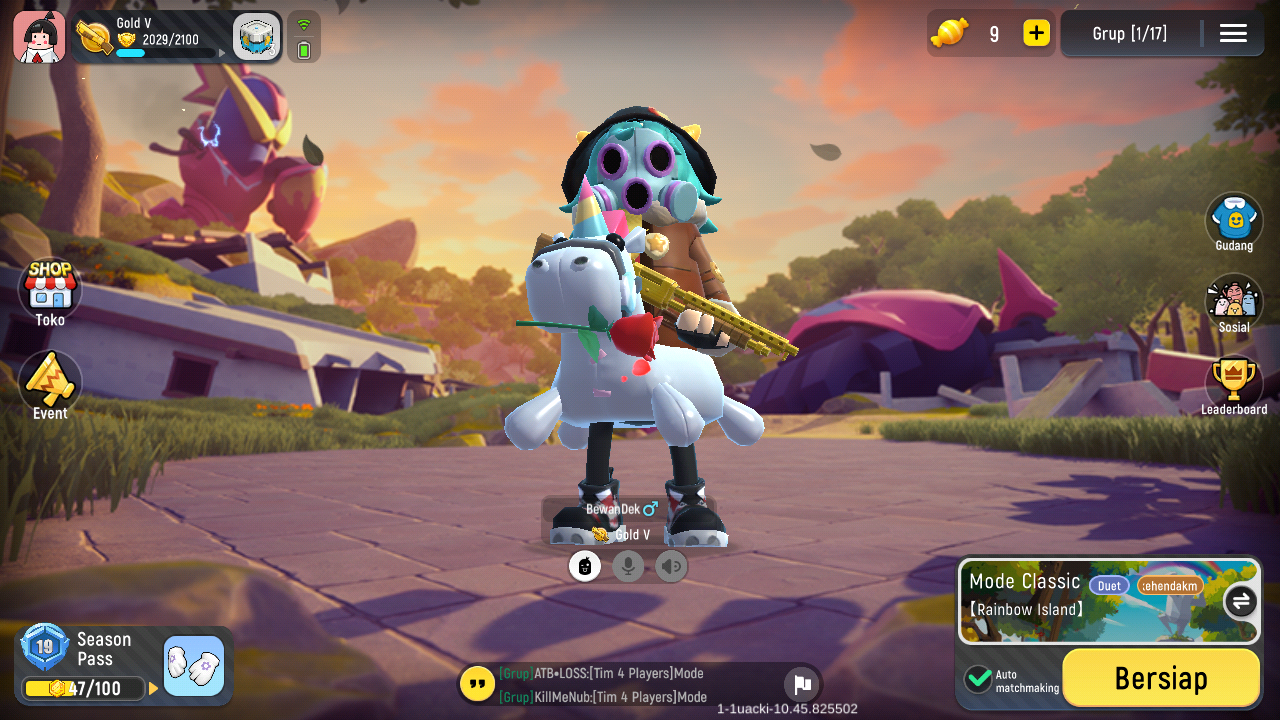Toggle the microphone under the character
This screenshot has width=1280, height=720.
628,567
